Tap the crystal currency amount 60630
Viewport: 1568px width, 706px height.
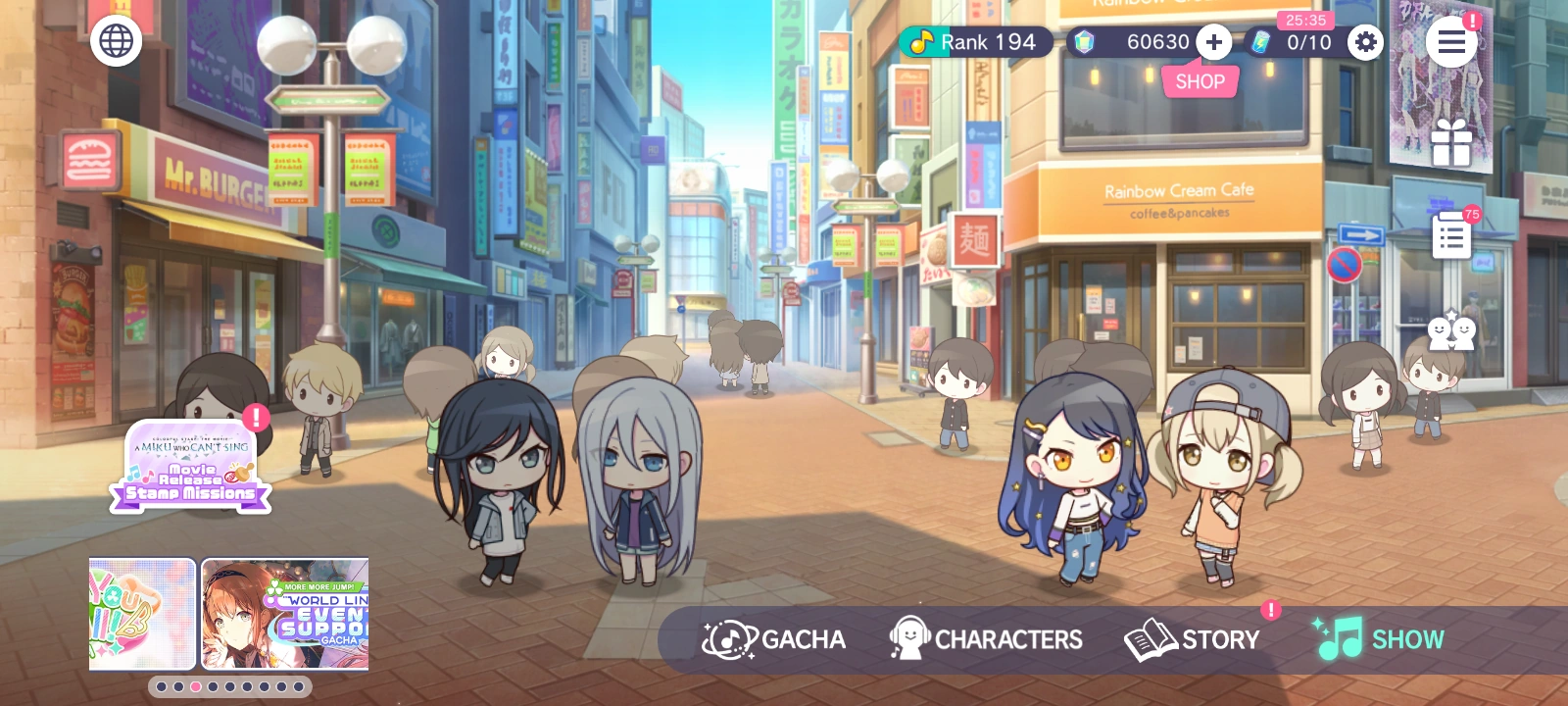point(1156,42)
